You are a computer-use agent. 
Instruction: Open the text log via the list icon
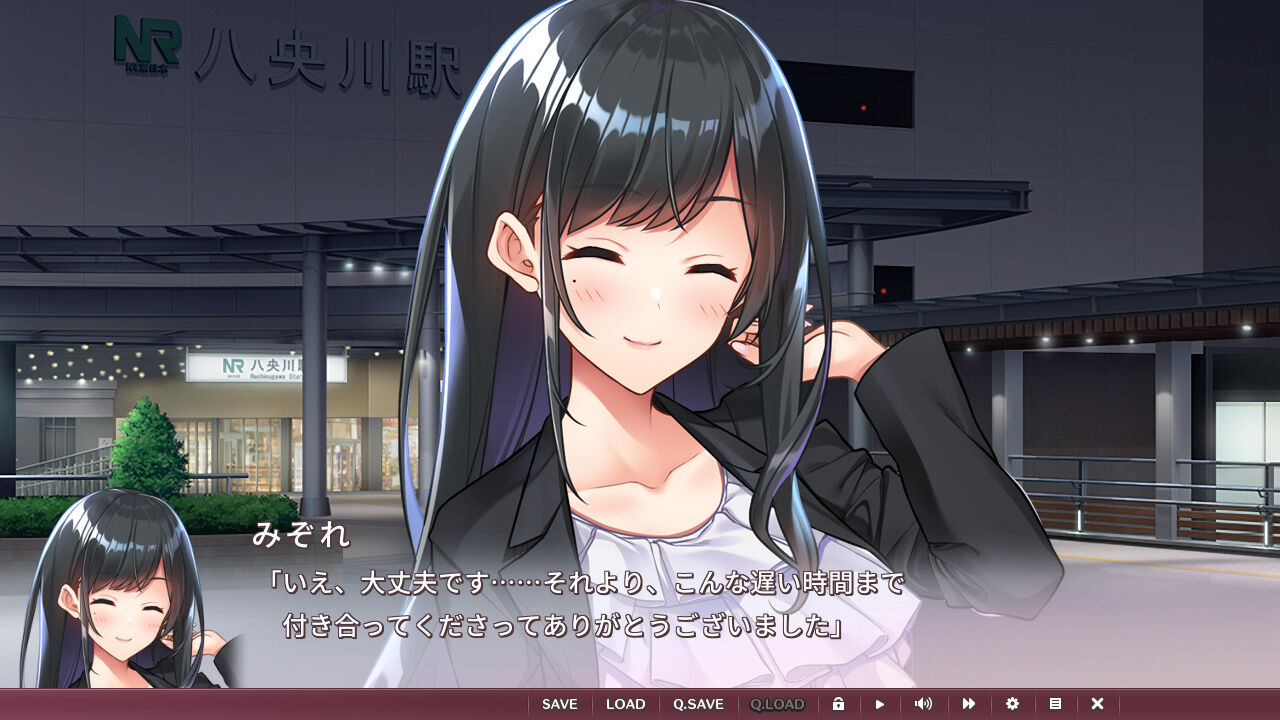click(x=1054, y=703)
